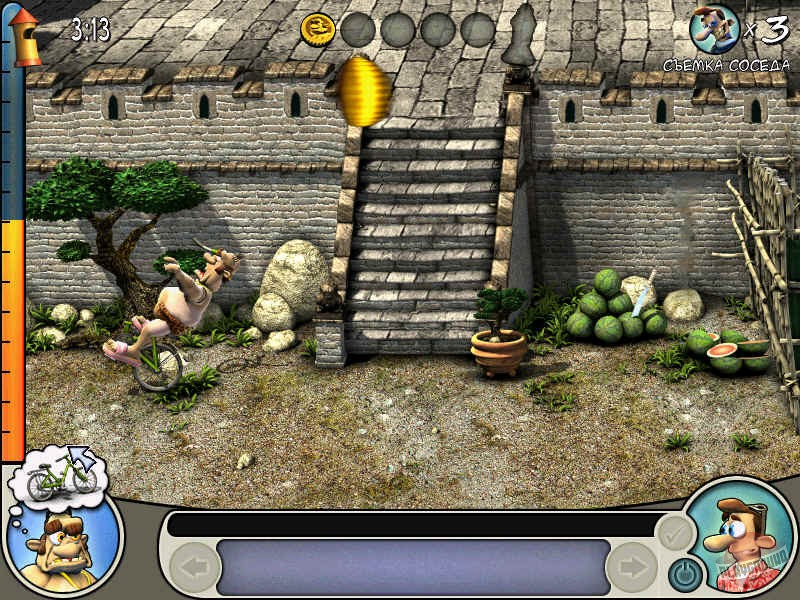Click the empty inventory item bar

point(413,567)
